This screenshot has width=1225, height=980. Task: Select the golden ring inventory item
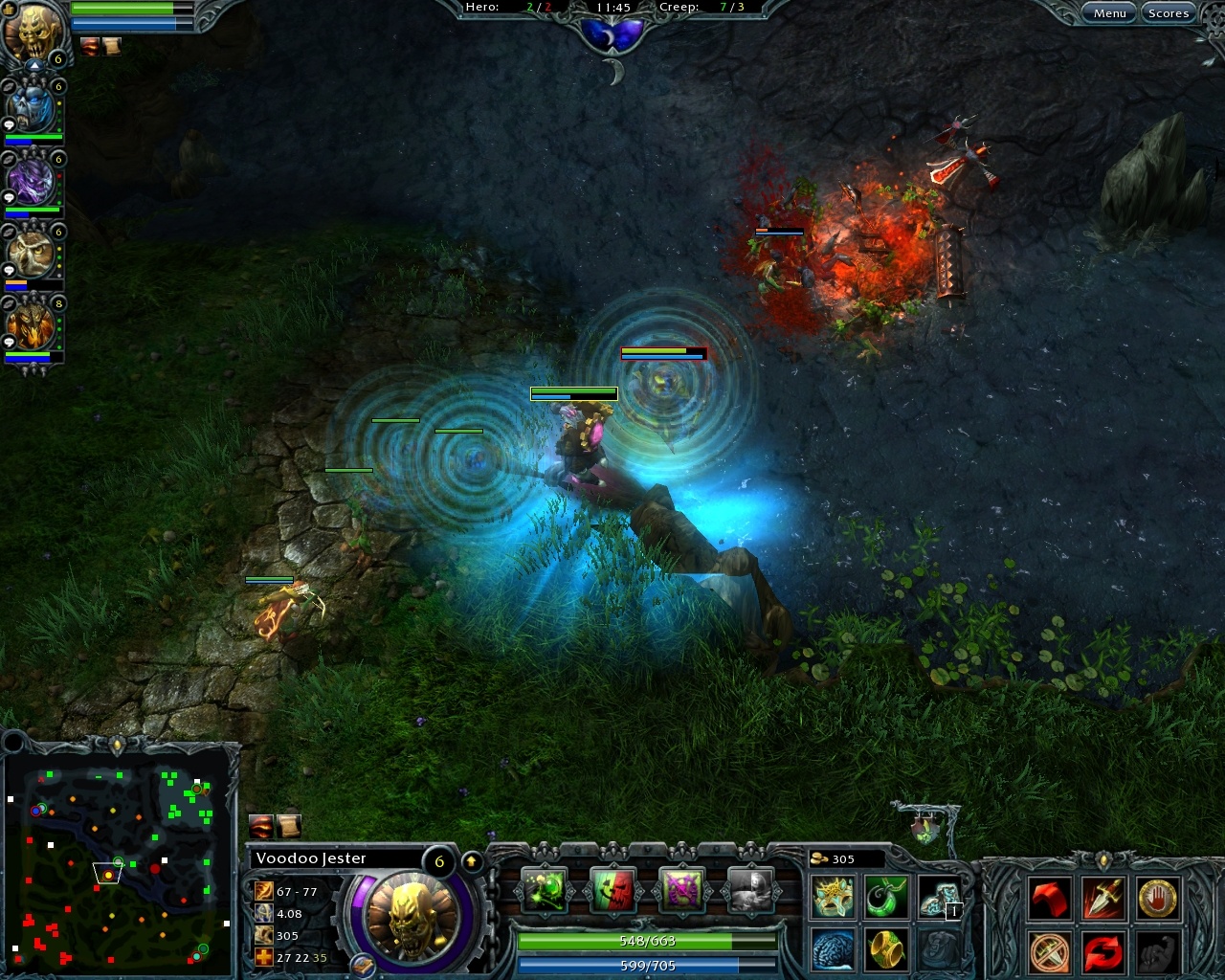(x=886, y=949)
